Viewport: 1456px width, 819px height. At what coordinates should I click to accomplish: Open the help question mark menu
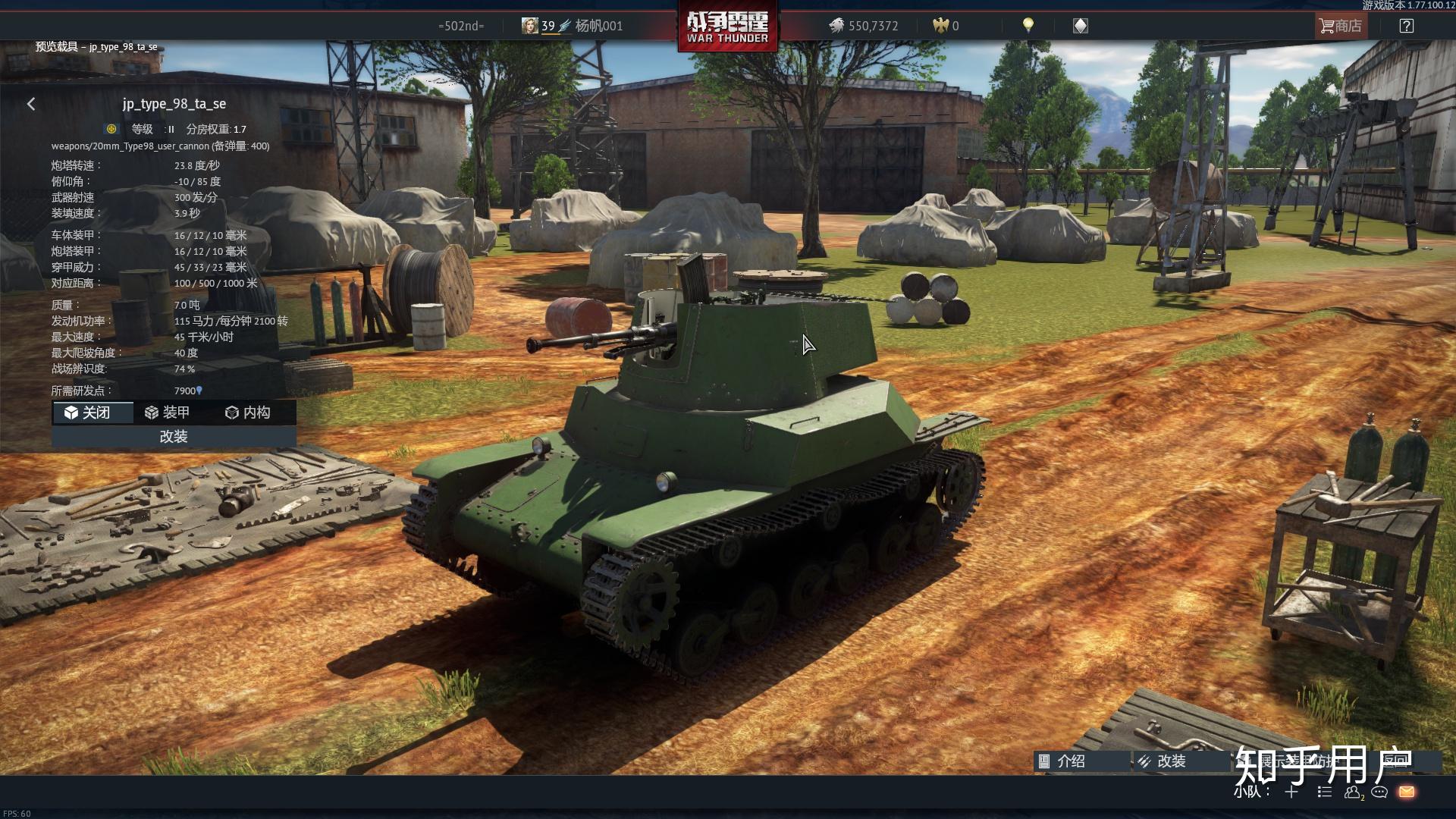click(x=1406, y=26)
